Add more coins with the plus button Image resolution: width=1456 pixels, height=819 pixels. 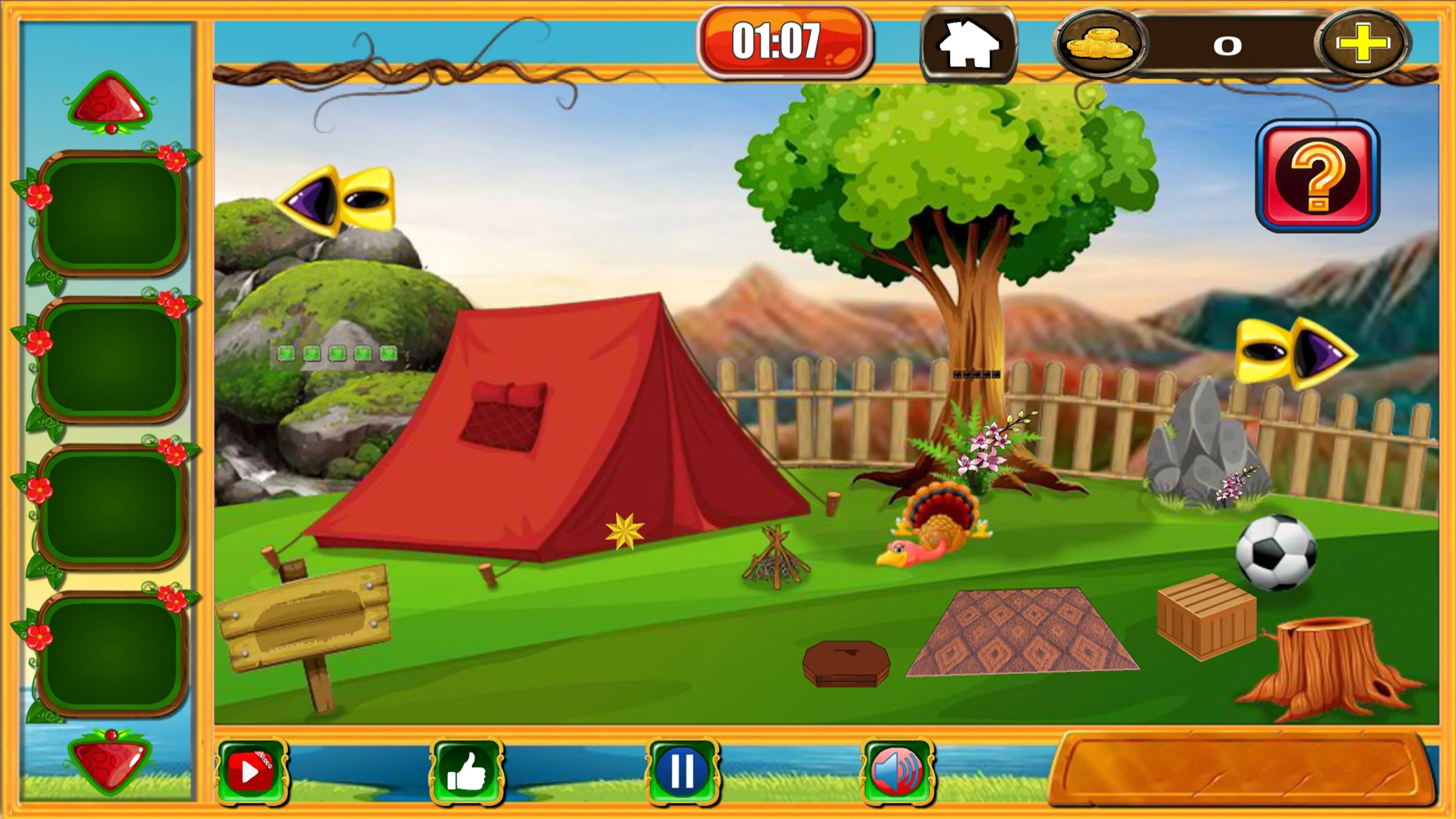[x=1363, y=44]
